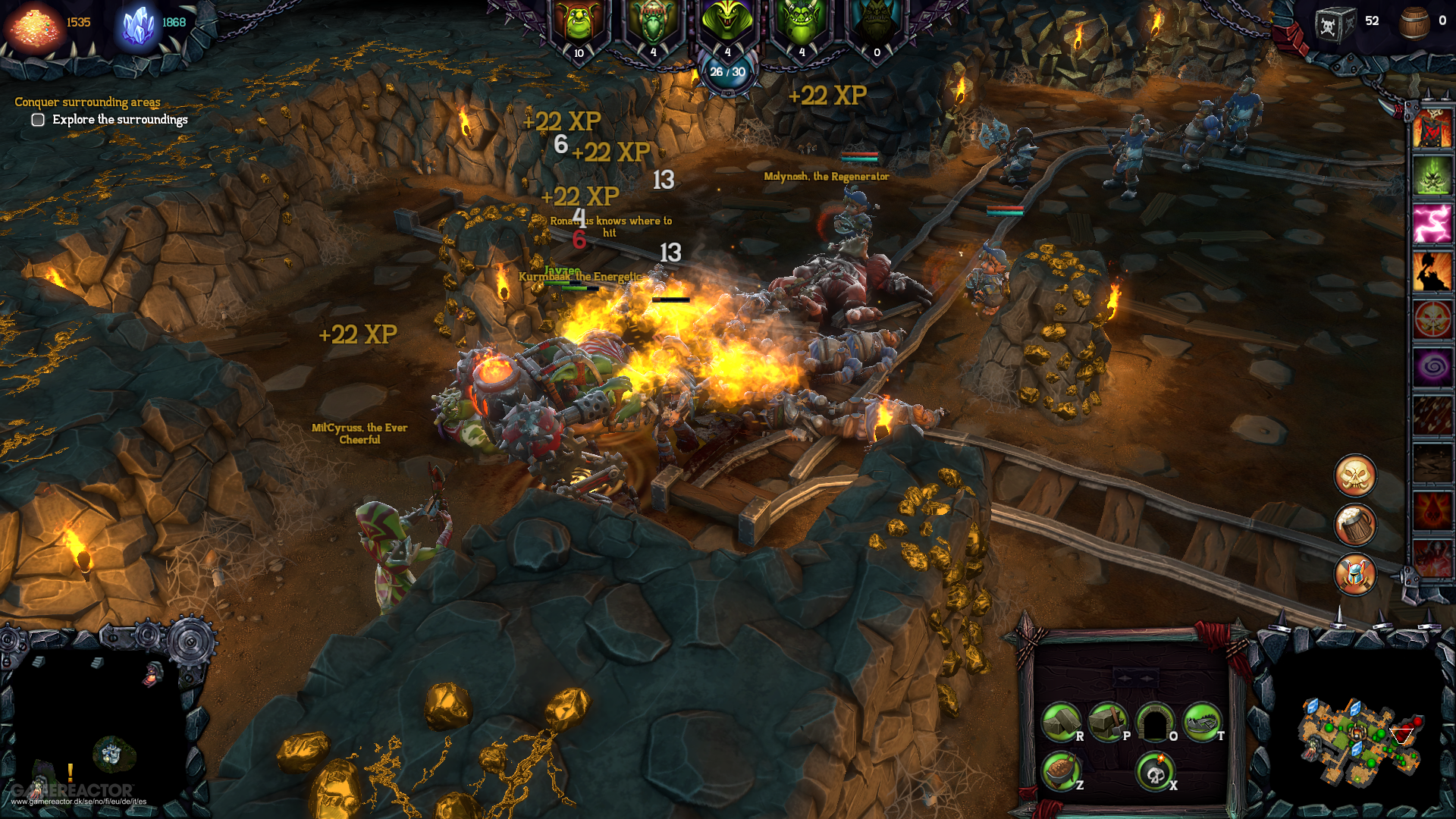This screenshot has height=819, width=1456.
Task: Cast the purple swirl vortex spell
Action: 1432,368
